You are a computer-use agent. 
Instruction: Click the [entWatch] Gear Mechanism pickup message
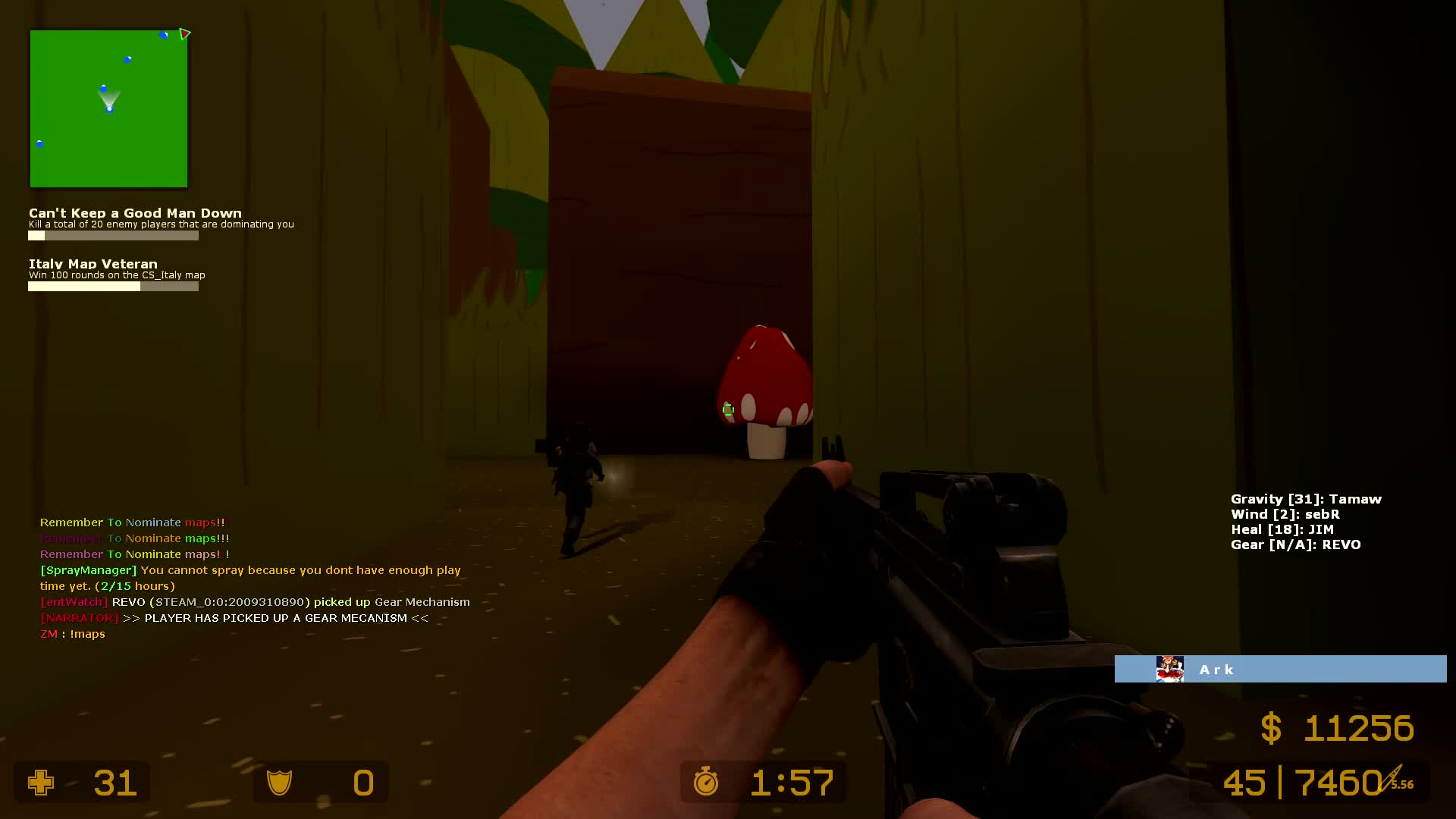254,601
